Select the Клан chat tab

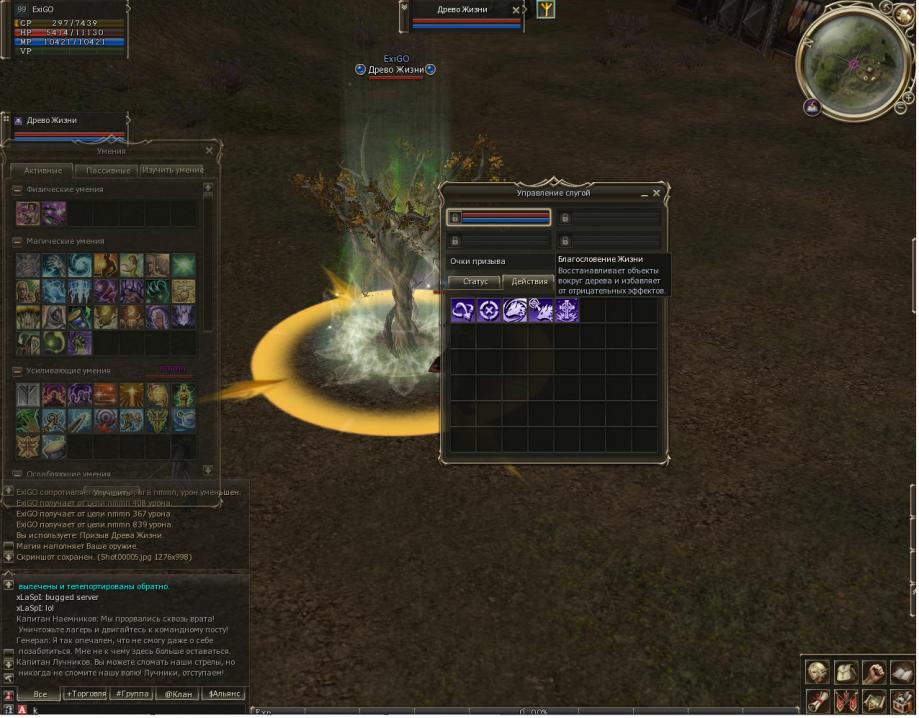tap(178, 694)
